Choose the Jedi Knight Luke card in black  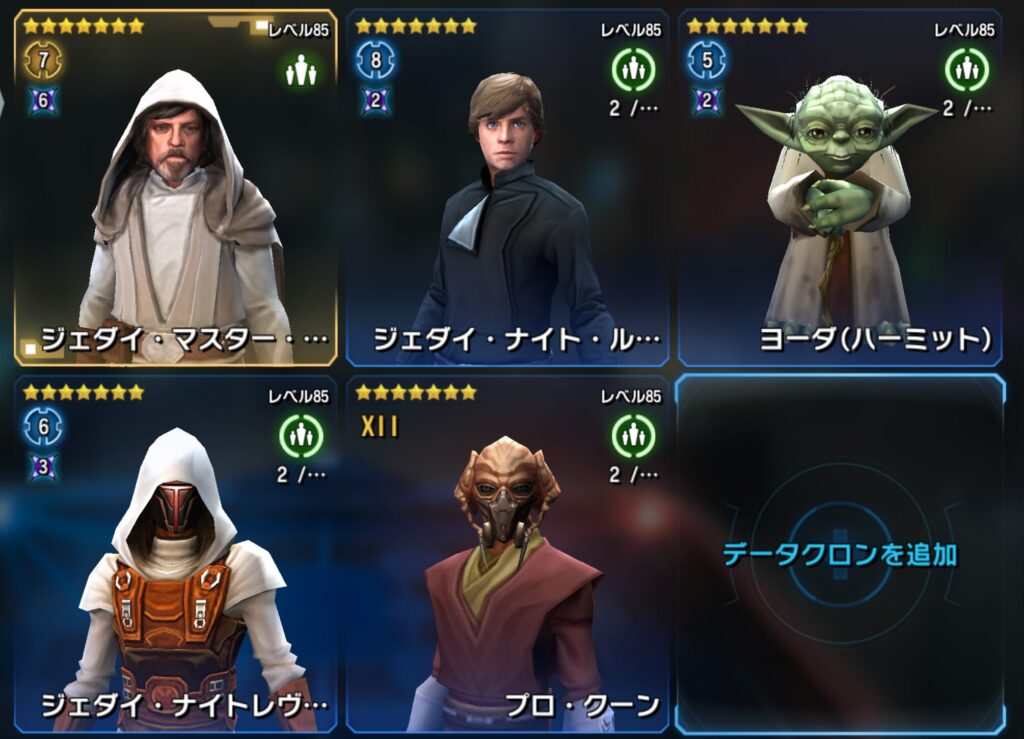[x=507, y=190]
